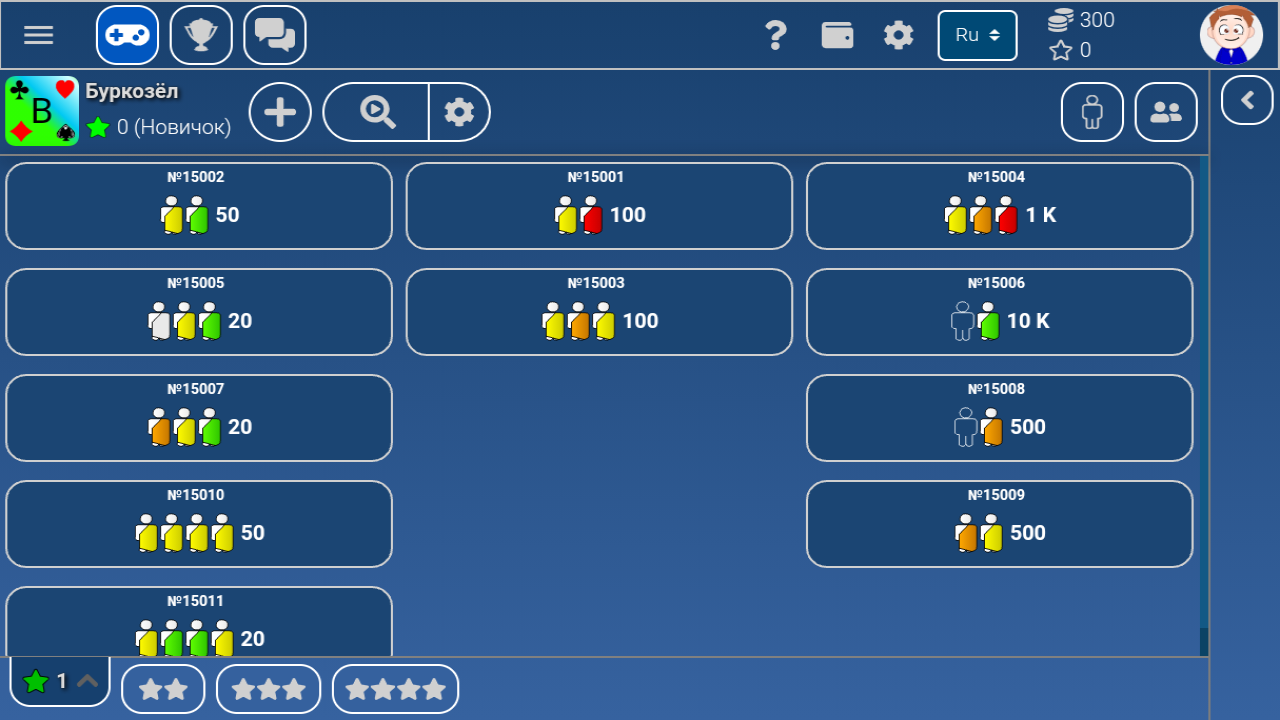Collapse the right side panel
Screen dimensions: 1280x720
1246,100
